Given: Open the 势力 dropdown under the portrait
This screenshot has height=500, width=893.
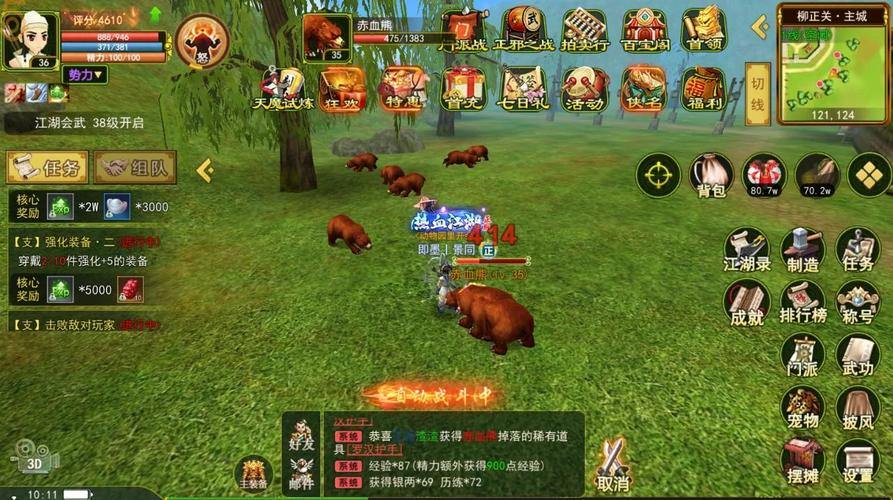Looking at the screenshot, I should [85, 75].
